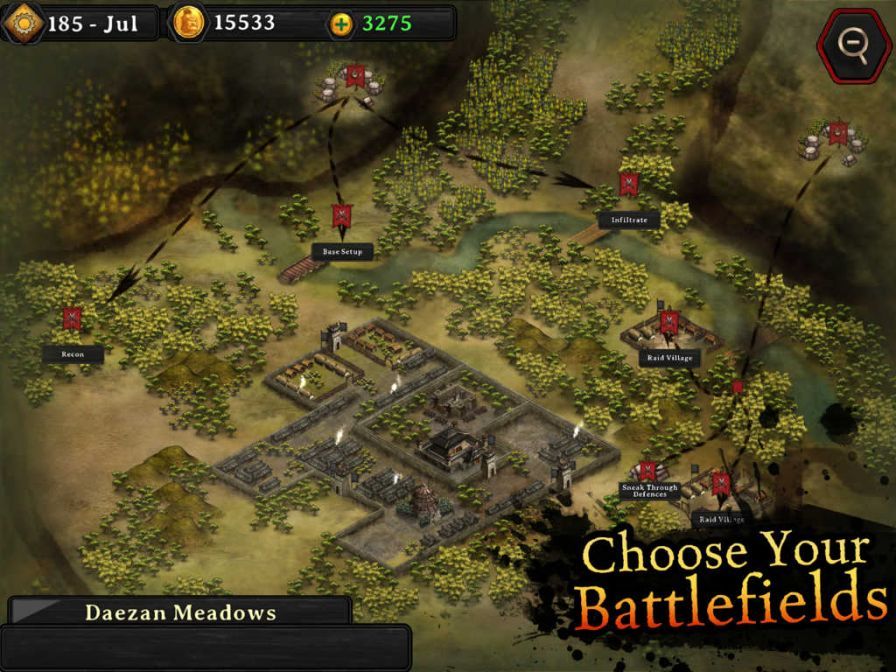Zoom out the map with magnifier button
Image resolution: width=896 pixels, height=672 pixels.
(x=851, y=42)
